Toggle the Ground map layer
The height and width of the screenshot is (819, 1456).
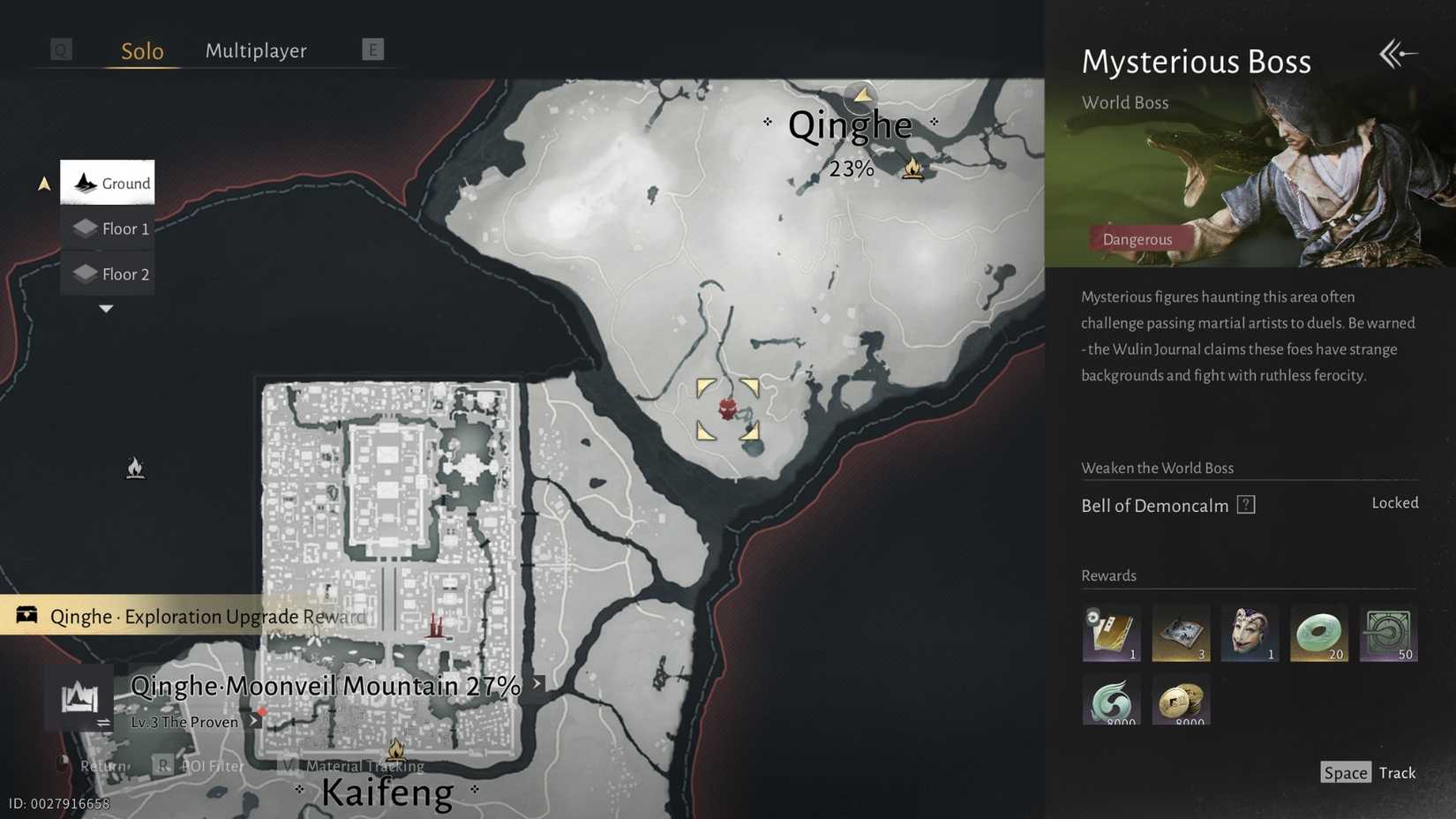tap(107, 183)
